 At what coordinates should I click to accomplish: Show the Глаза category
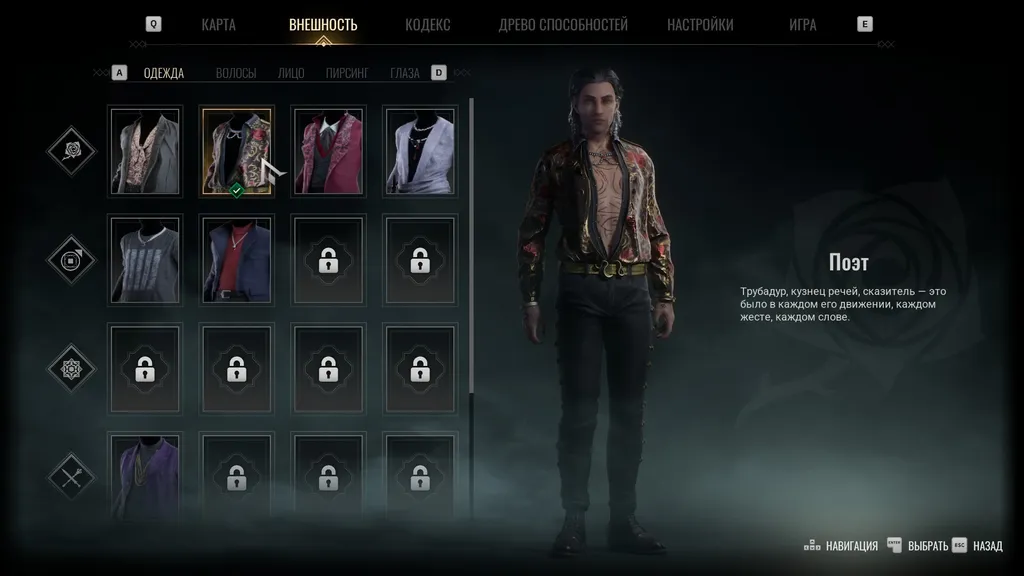pyautogui.click(x=405, y=73)
